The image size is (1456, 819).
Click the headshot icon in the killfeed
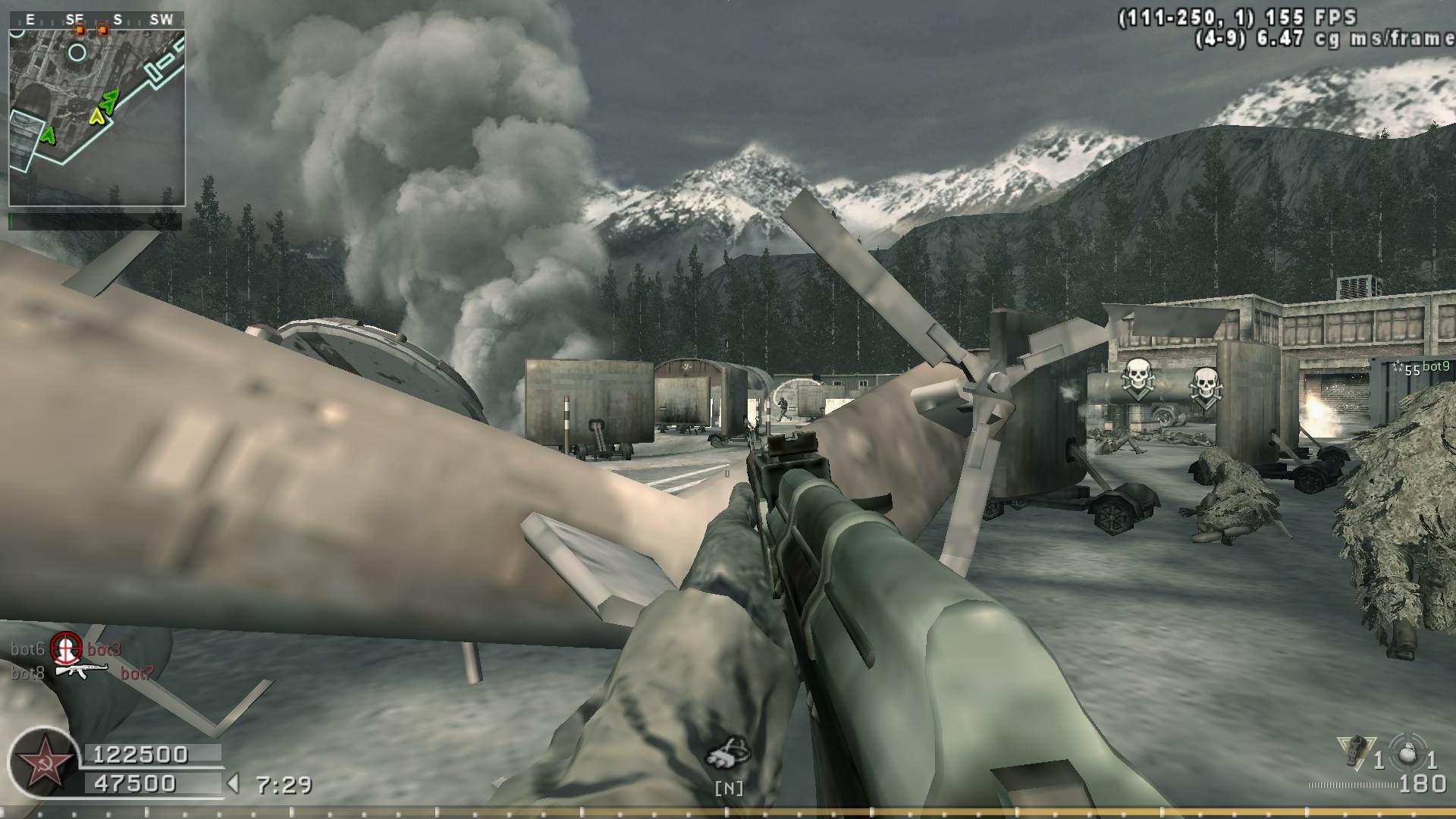(x=66, y=648)
